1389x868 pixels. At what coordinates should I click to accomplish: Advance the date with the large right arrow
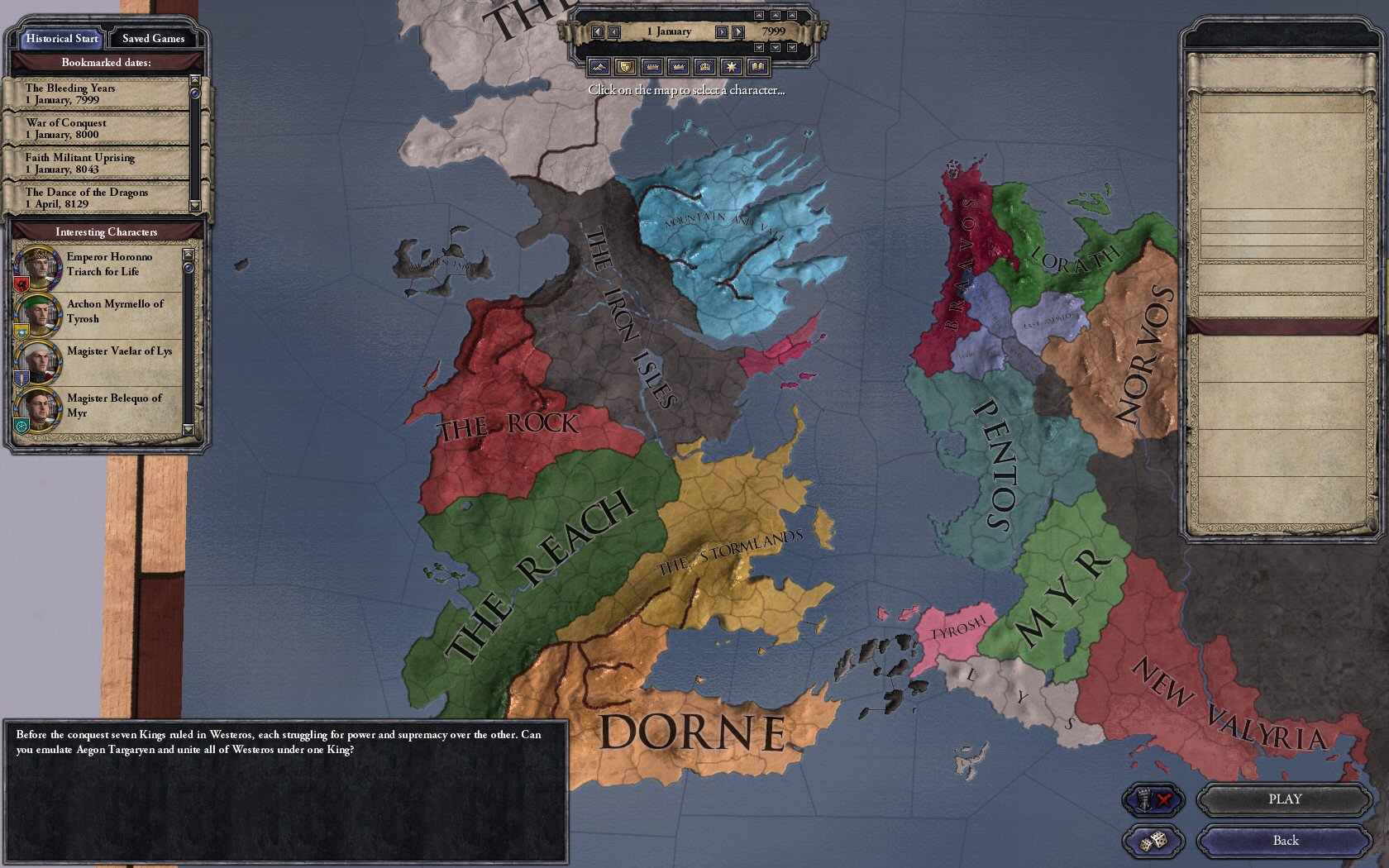(738, 31)
